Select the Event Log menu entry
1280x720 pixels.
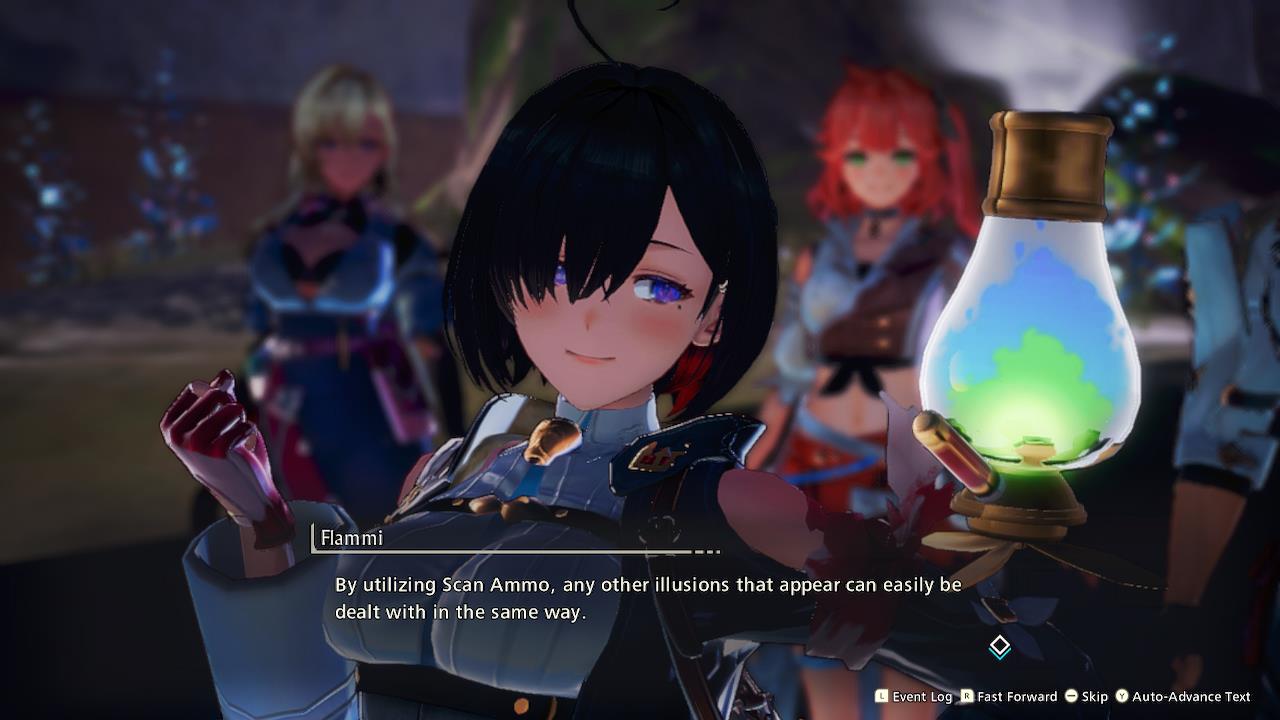(923, 697)
